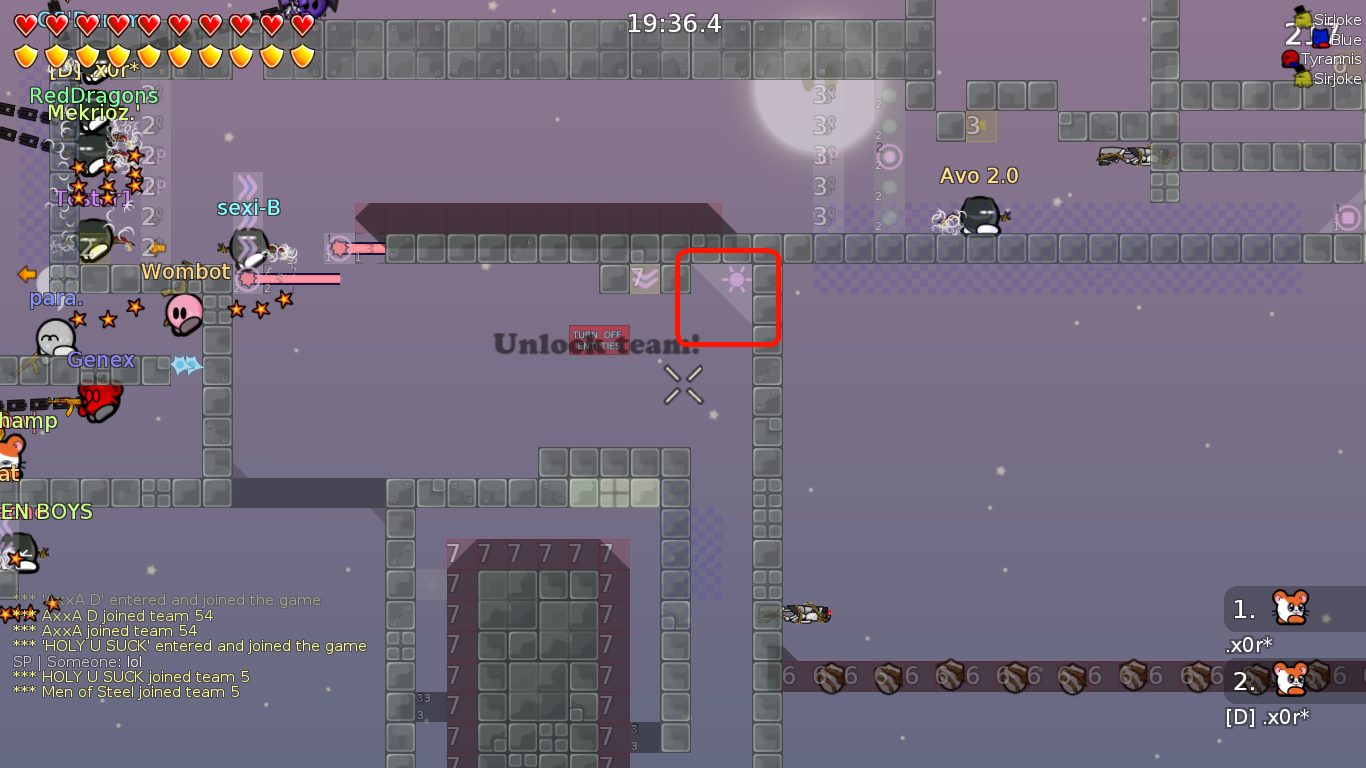This screenshot has height=768, width=1366.
Task: Click Wombot's pink tee character
Action: pos(182,312)
